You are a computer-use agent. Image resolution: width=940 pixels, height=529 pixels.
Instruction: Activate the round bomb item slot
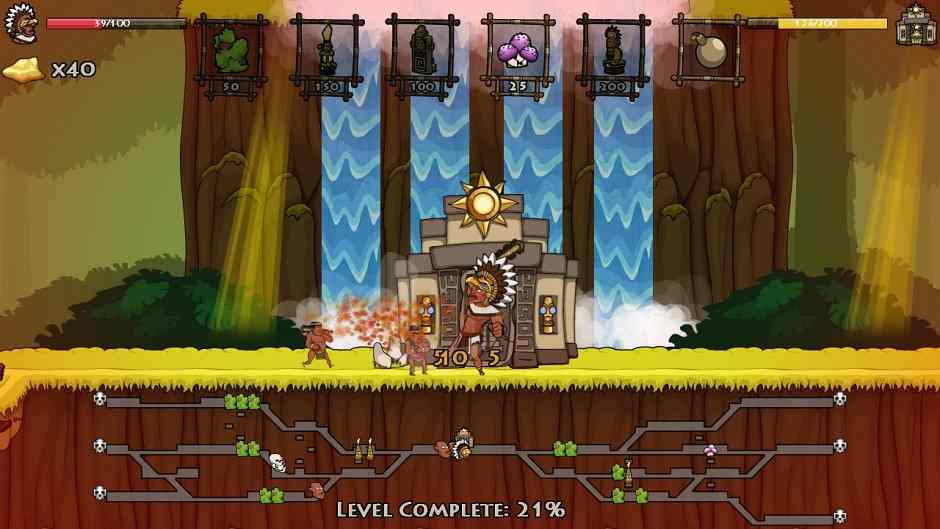707,49
